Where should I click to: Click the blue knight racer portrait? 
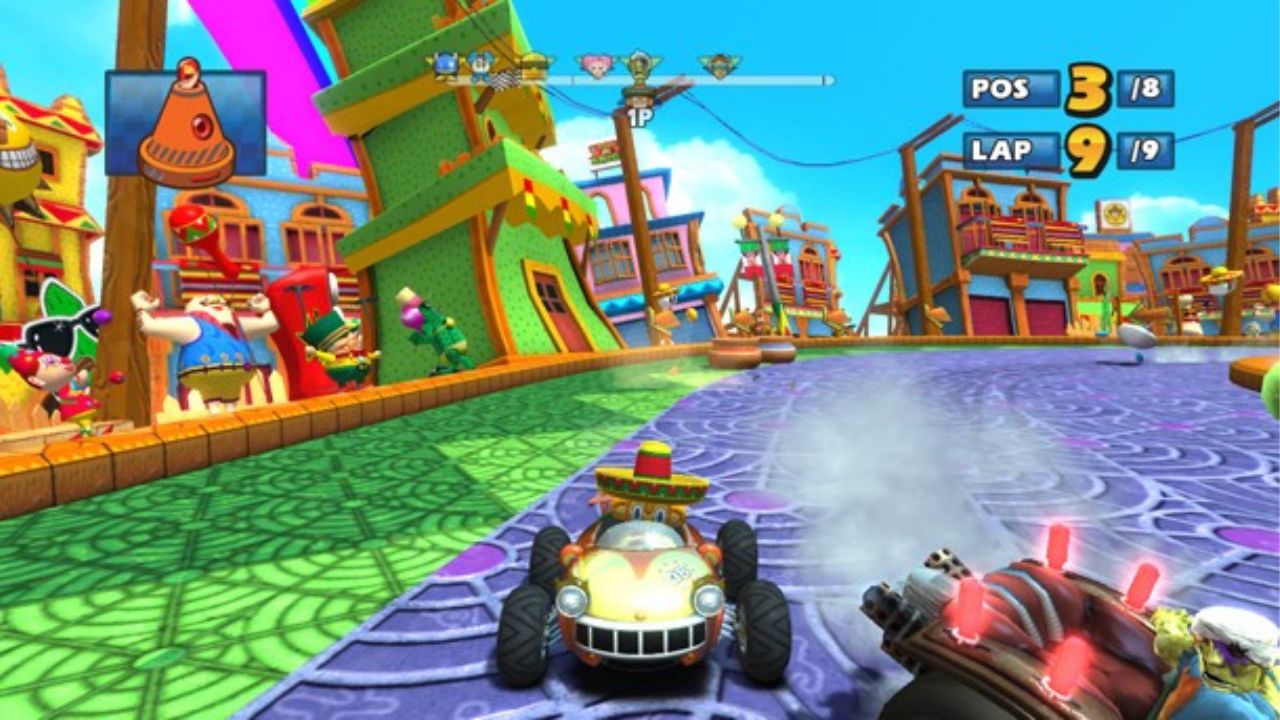coord(445,62)
